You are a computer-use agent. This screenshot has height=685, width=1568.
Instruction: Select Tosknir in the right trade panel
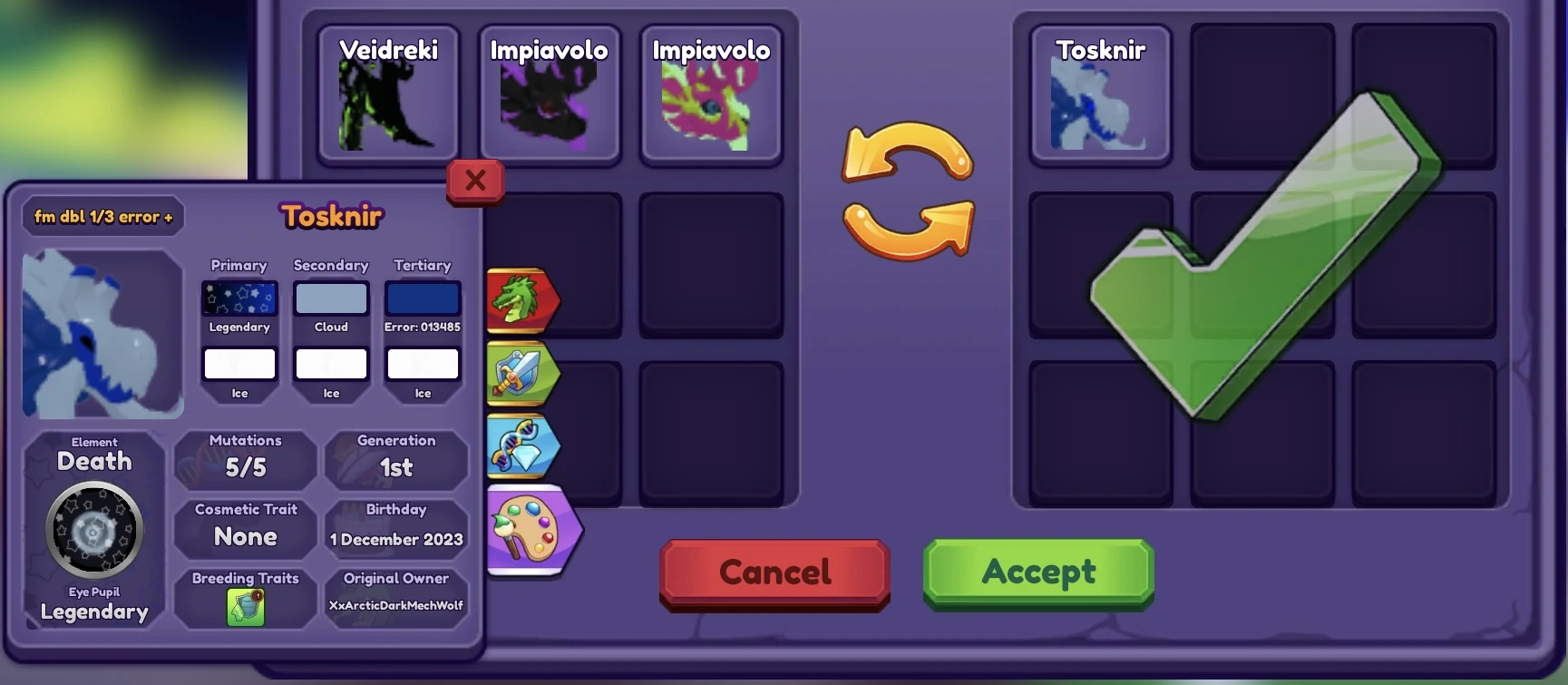1100,95
